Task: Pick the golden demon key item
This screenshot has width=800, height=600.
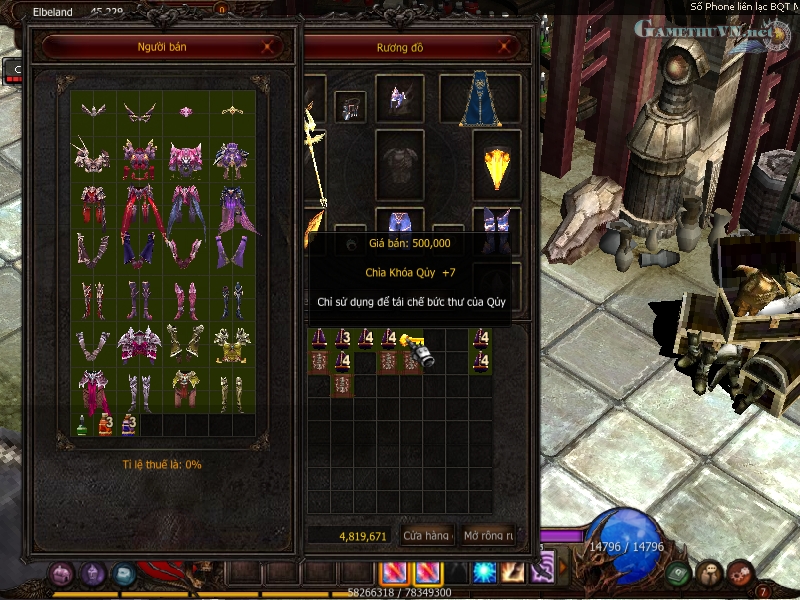Action: [x=414, y=346]
